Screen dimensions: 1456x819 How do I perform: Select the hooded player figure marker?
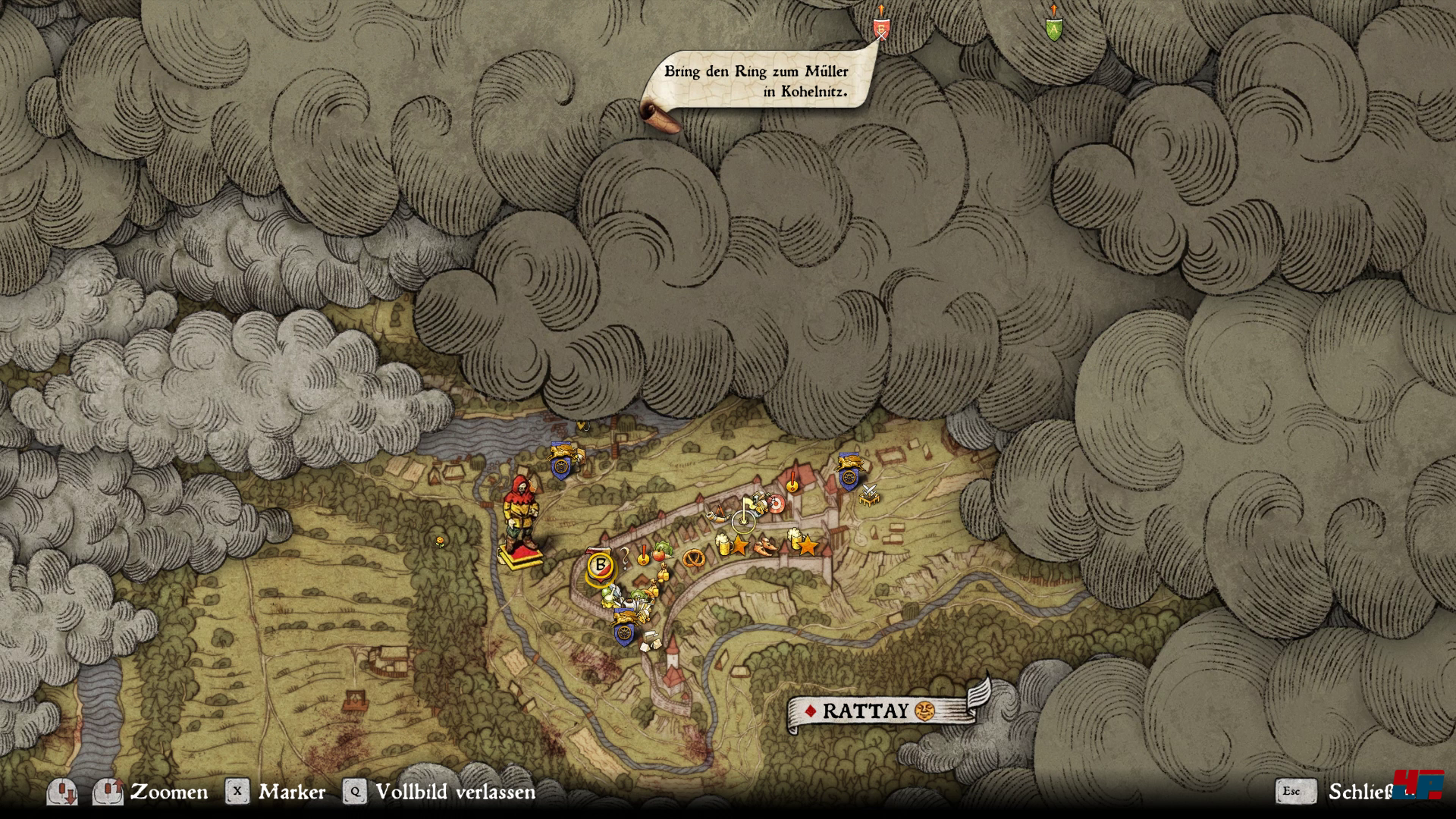519,516
